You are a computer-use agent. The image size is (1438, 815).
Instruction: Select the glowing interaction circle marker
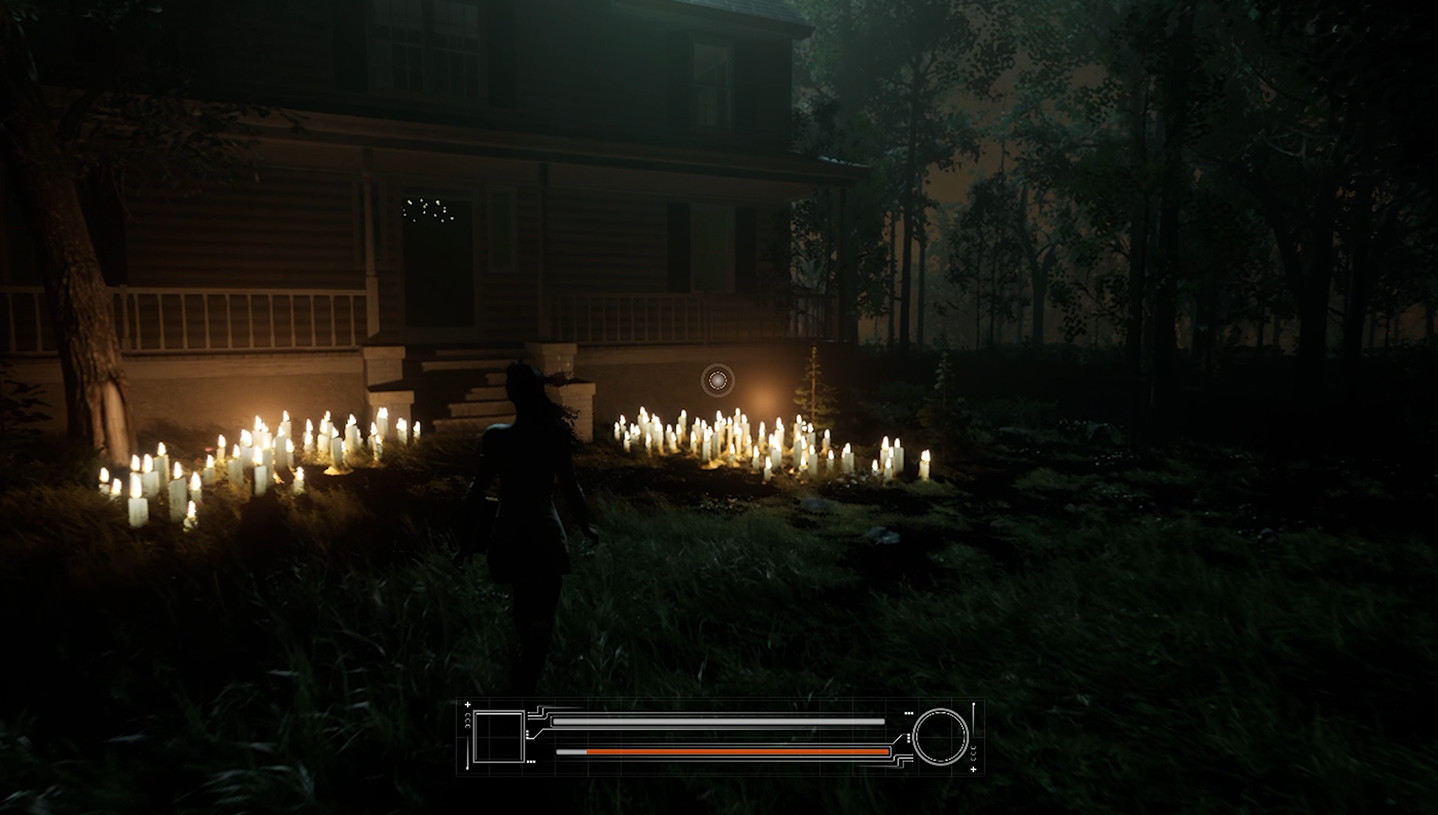(716, 380)
